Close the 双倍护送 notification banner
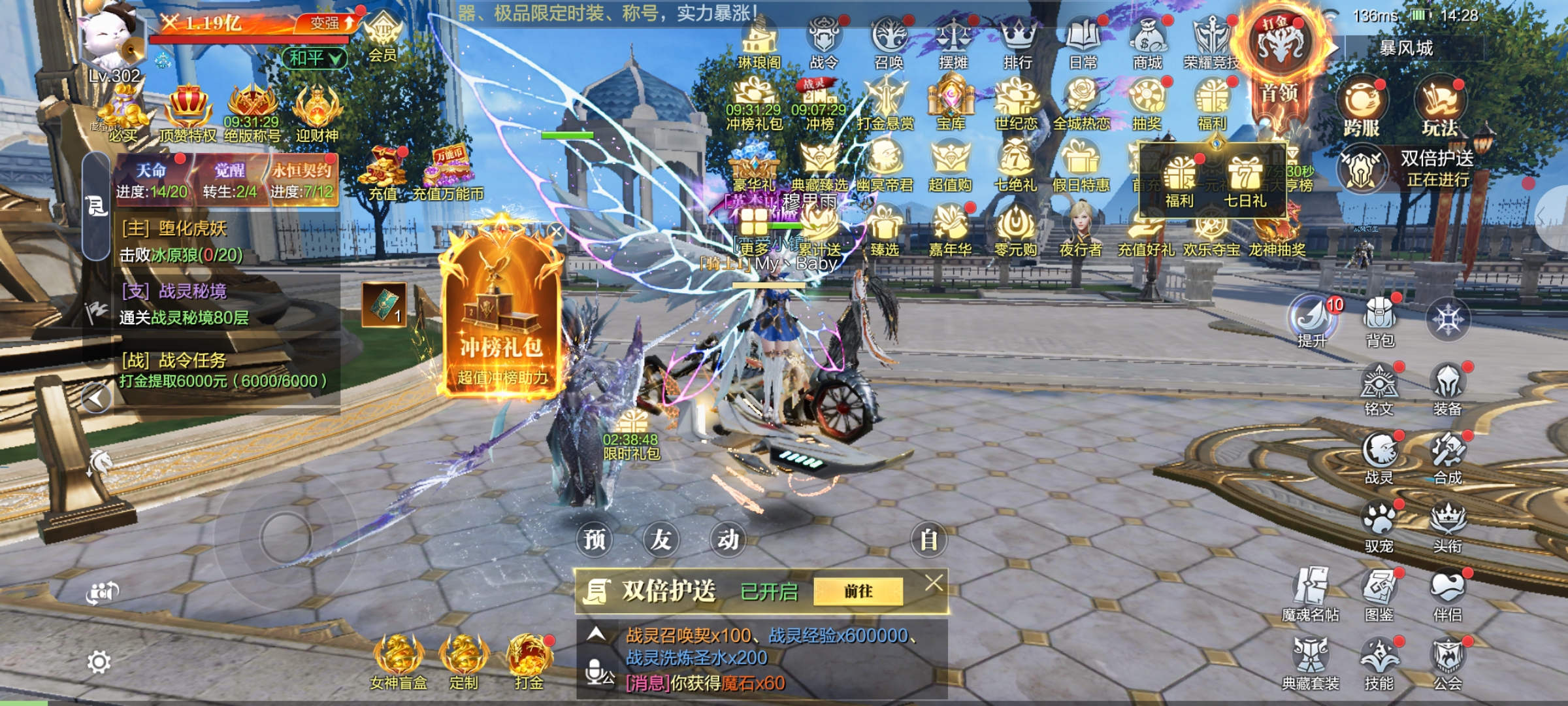The height and width of the screenshot is (706, 1568). tap(934, 582)
